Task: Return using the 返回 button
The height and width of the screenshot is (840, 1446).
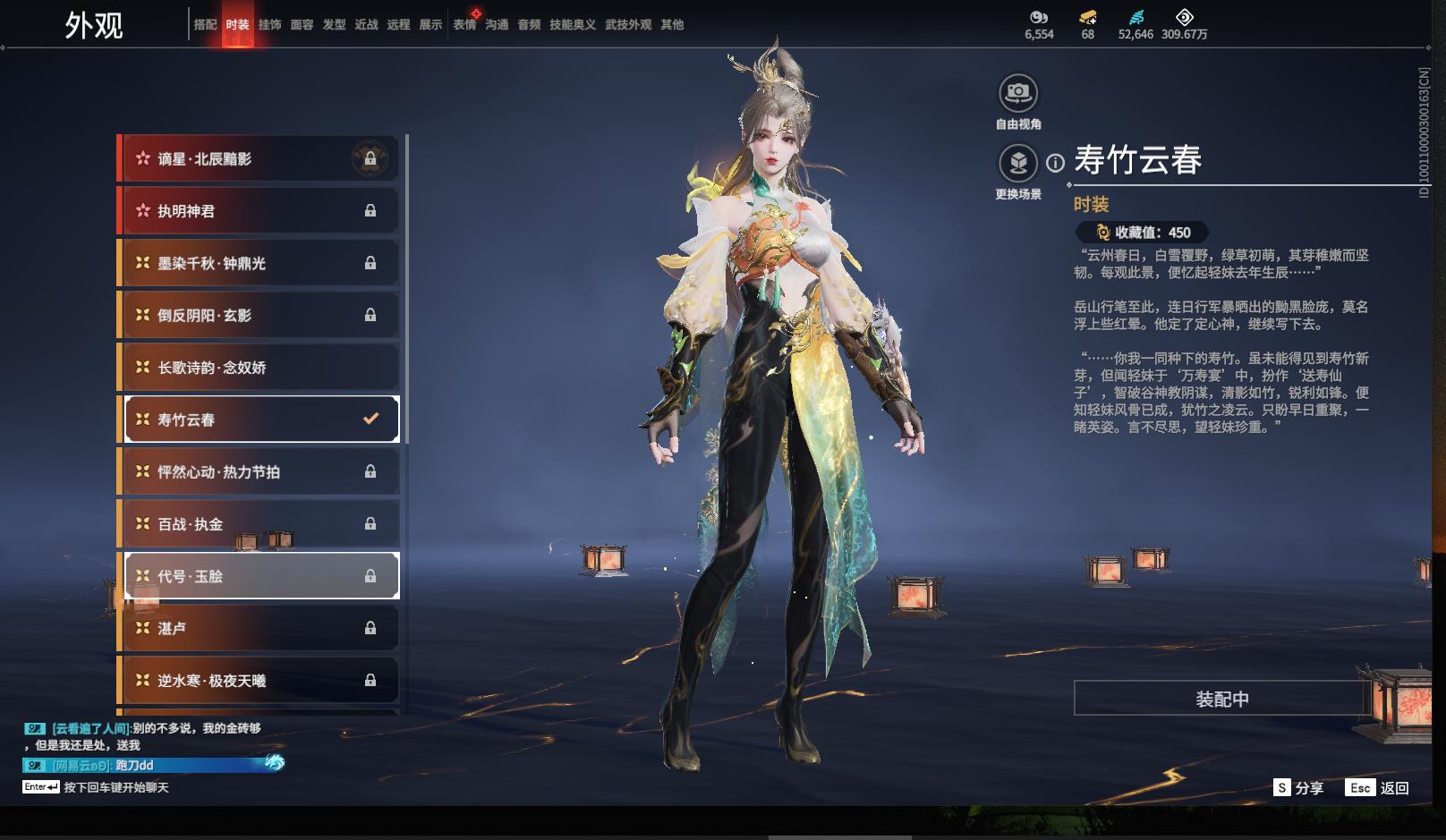Action: coord(1378,788)
